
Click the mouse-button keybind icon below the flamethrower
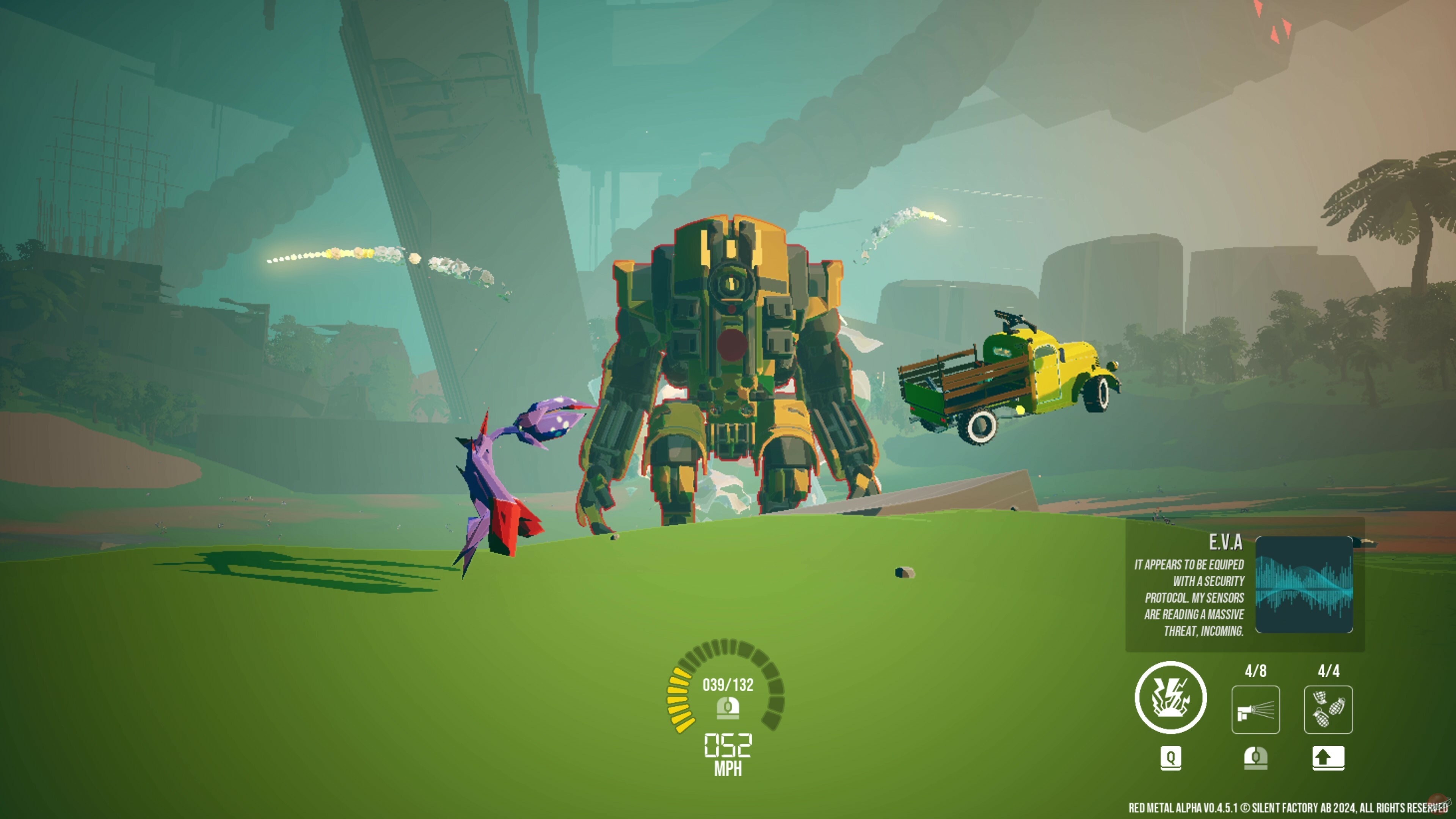click(x=1257, y=759)
